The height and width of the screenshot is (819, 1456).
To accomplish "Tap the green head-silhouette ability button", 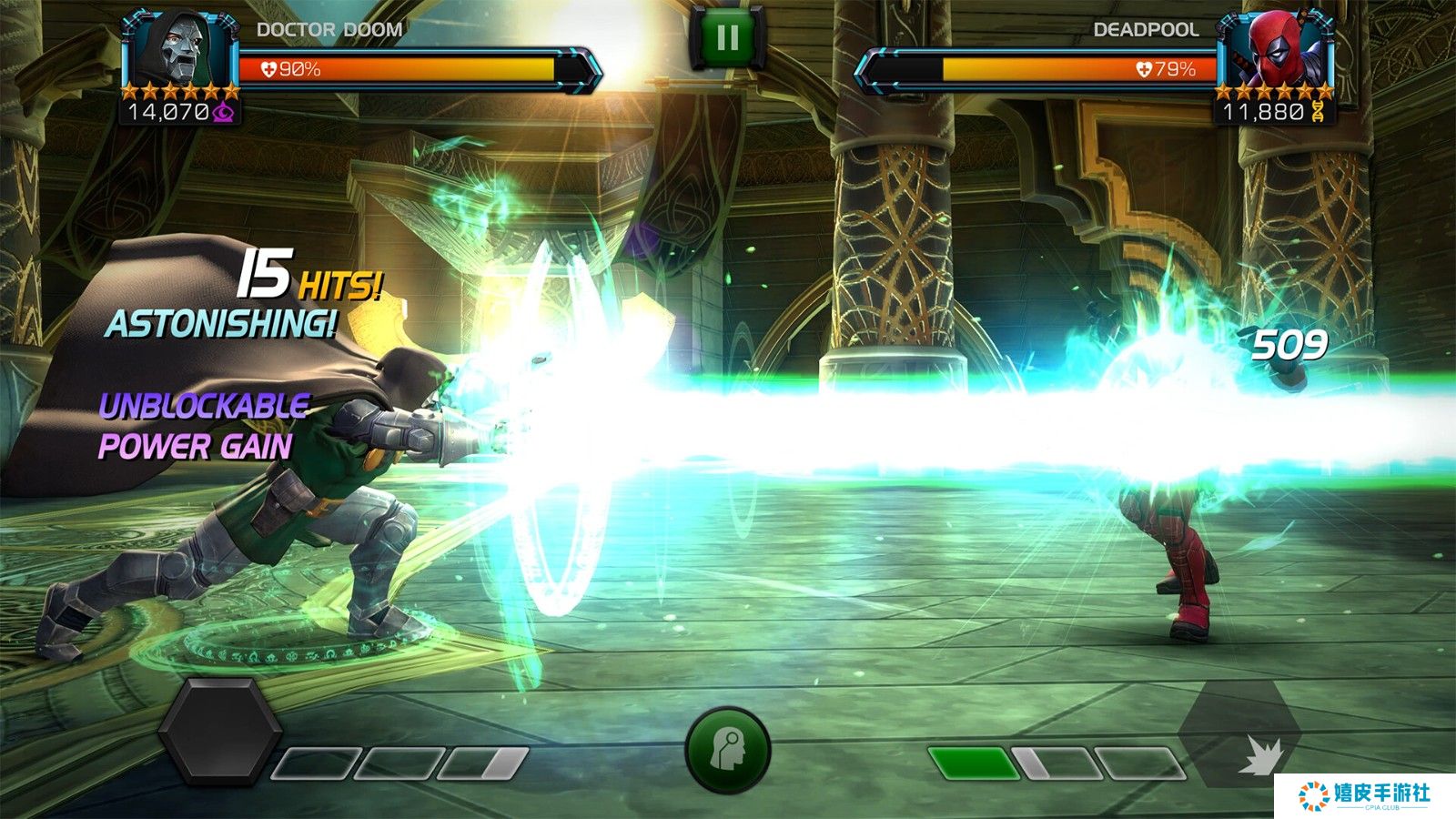I will [727, 751].
